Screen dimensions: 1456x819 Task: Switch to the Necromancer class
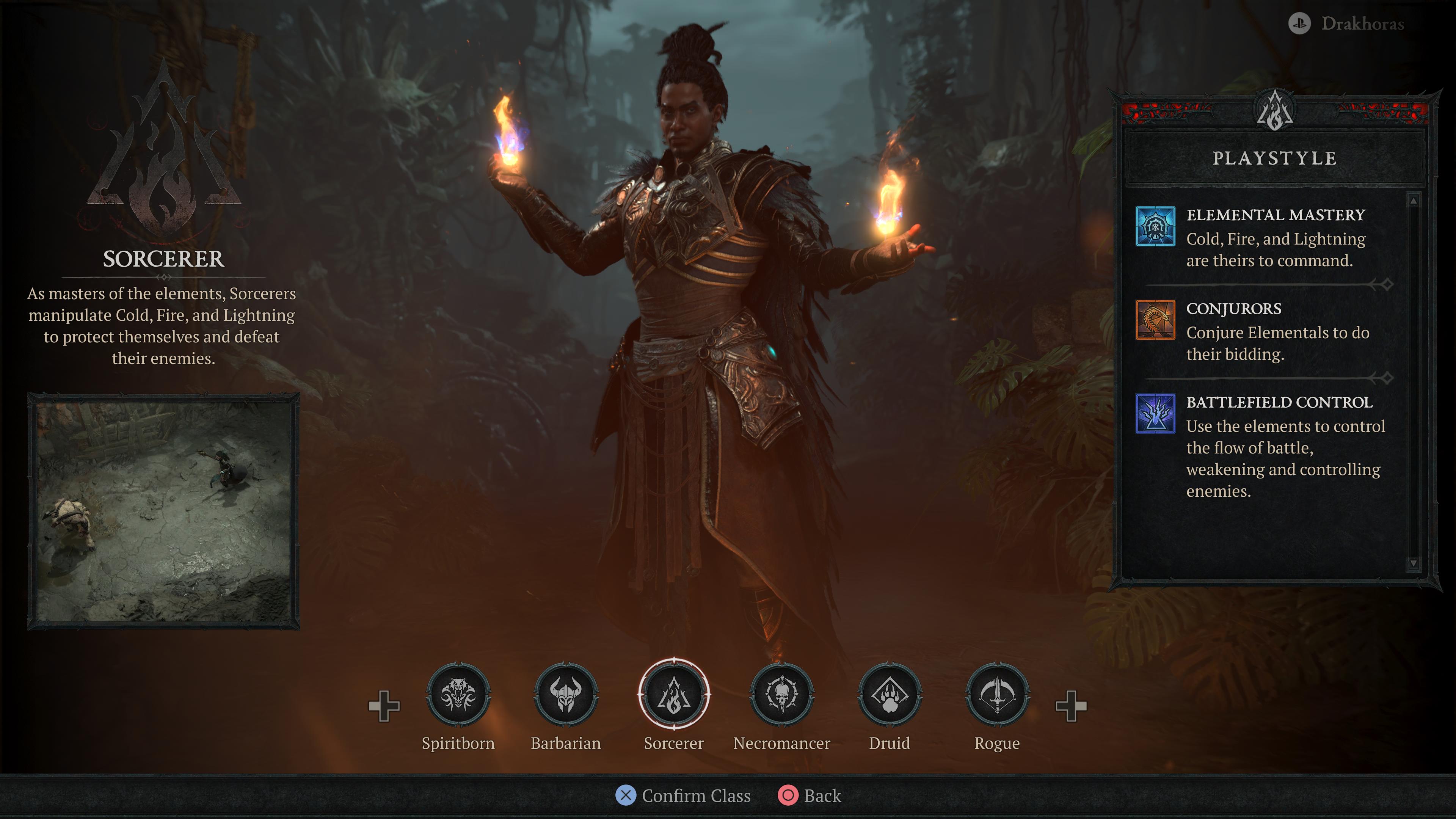click(782, 695)
